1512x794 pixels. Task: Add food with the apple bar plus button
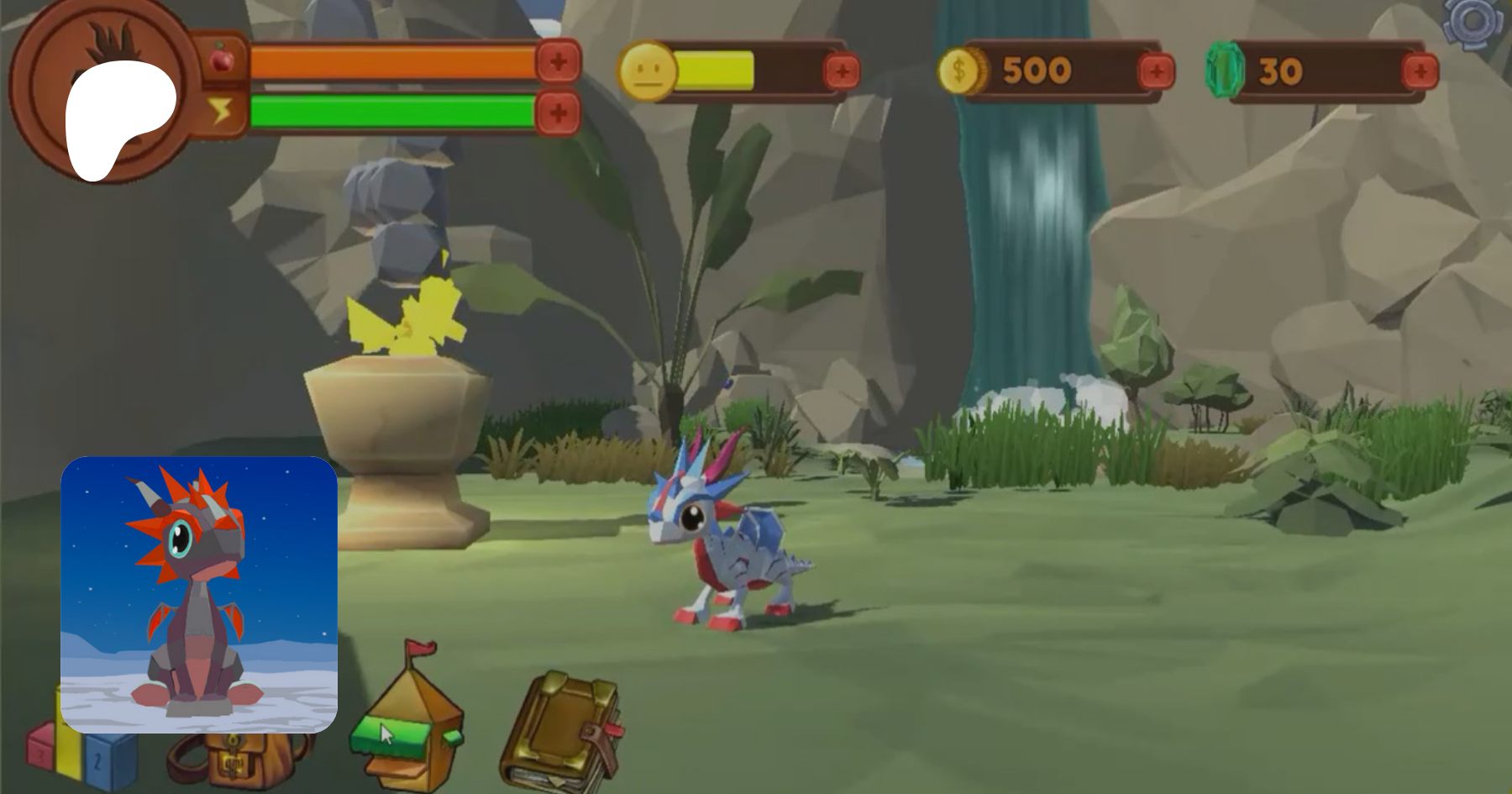(559, 60)
